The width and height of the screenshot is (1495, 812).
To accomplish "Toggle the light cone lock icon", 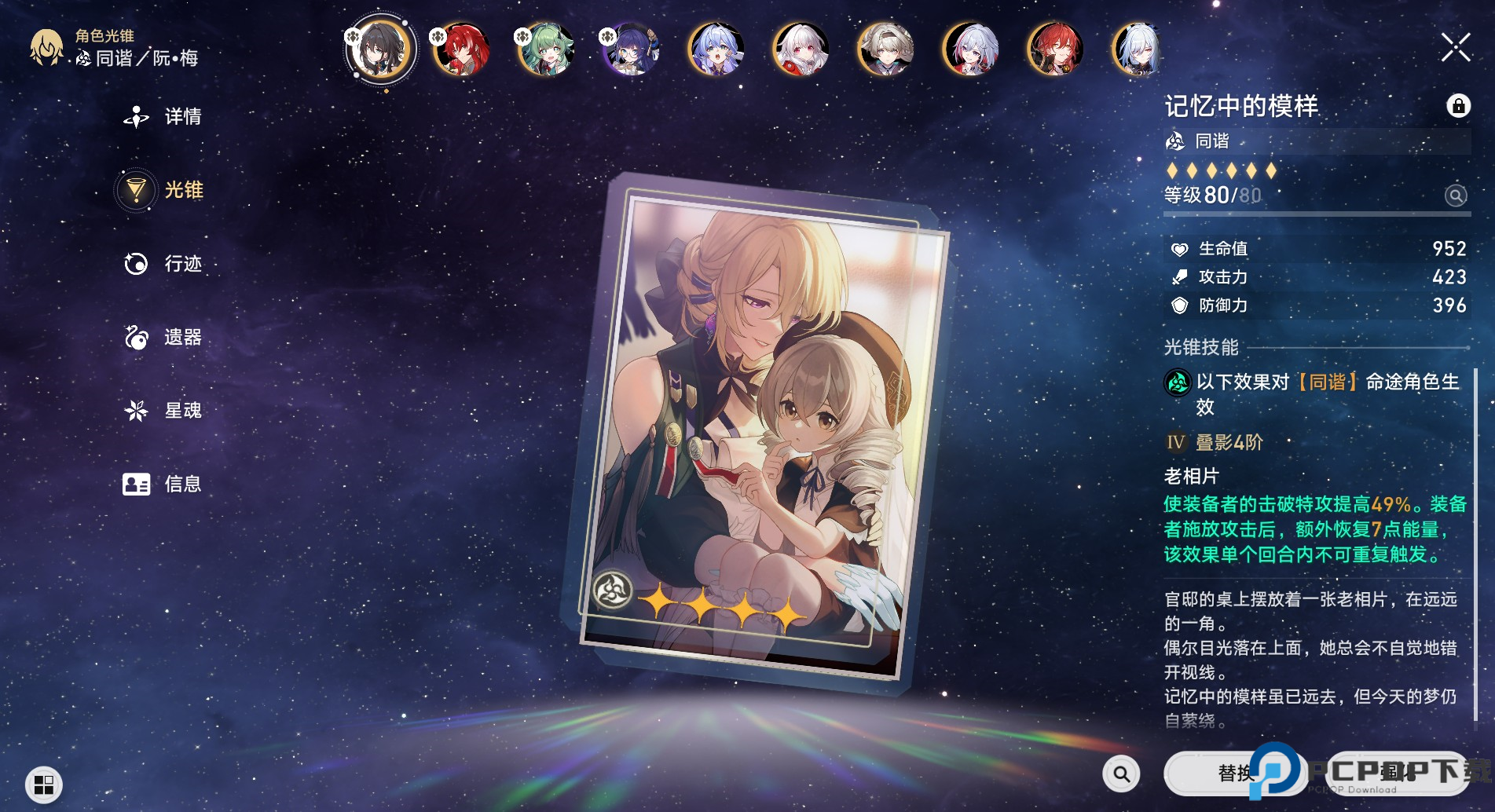I will (1458, 105).
